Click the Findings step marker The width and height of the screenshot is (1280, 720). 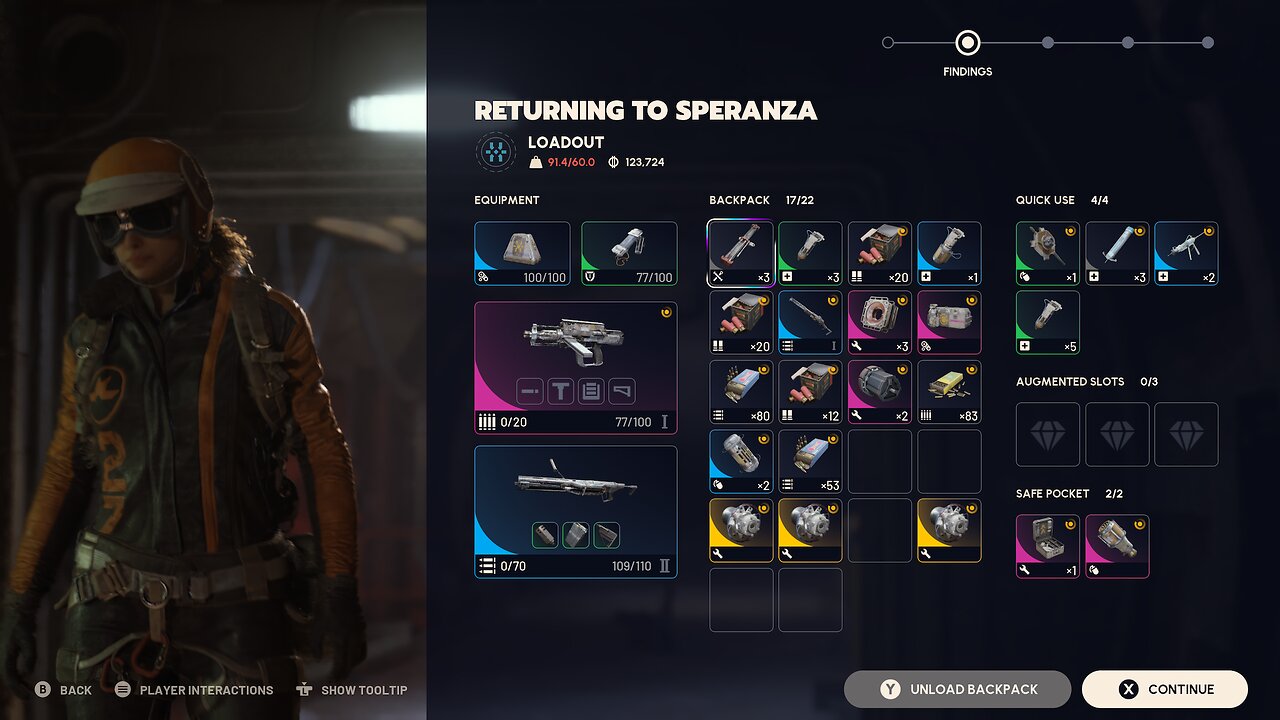tap(967, 43)
